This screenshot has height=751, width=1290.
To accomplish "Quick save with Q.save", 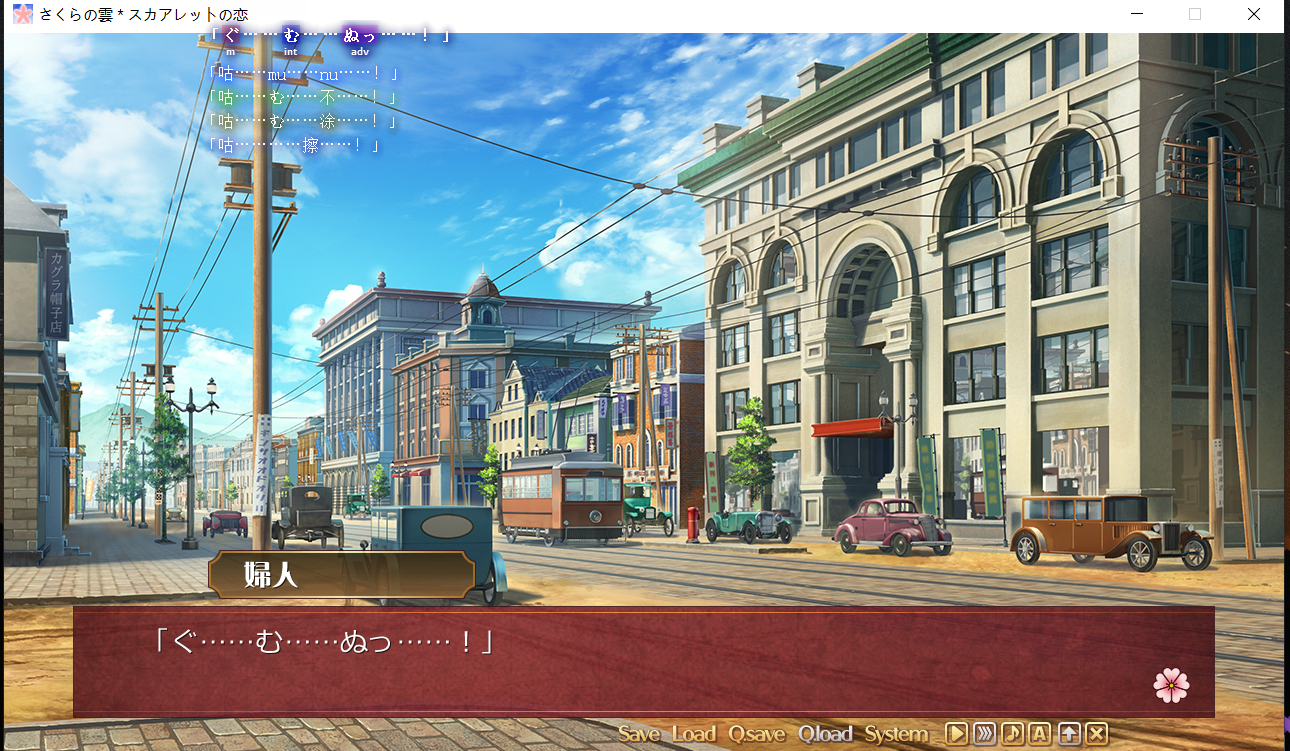I will tap(756, 734).
